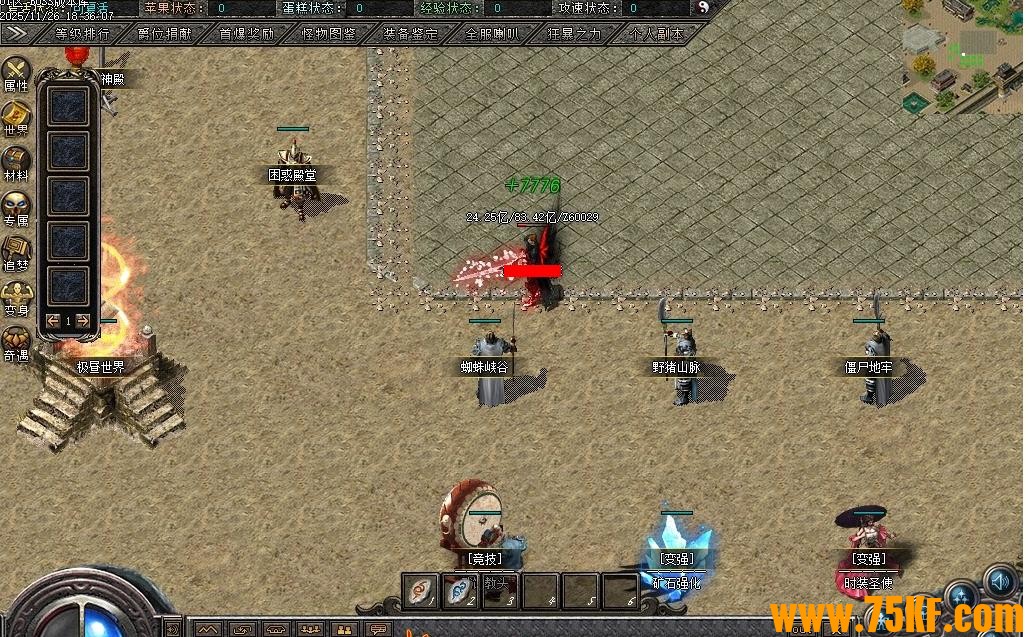Select the 首爆奖励 reward button

tap(247, 33)
